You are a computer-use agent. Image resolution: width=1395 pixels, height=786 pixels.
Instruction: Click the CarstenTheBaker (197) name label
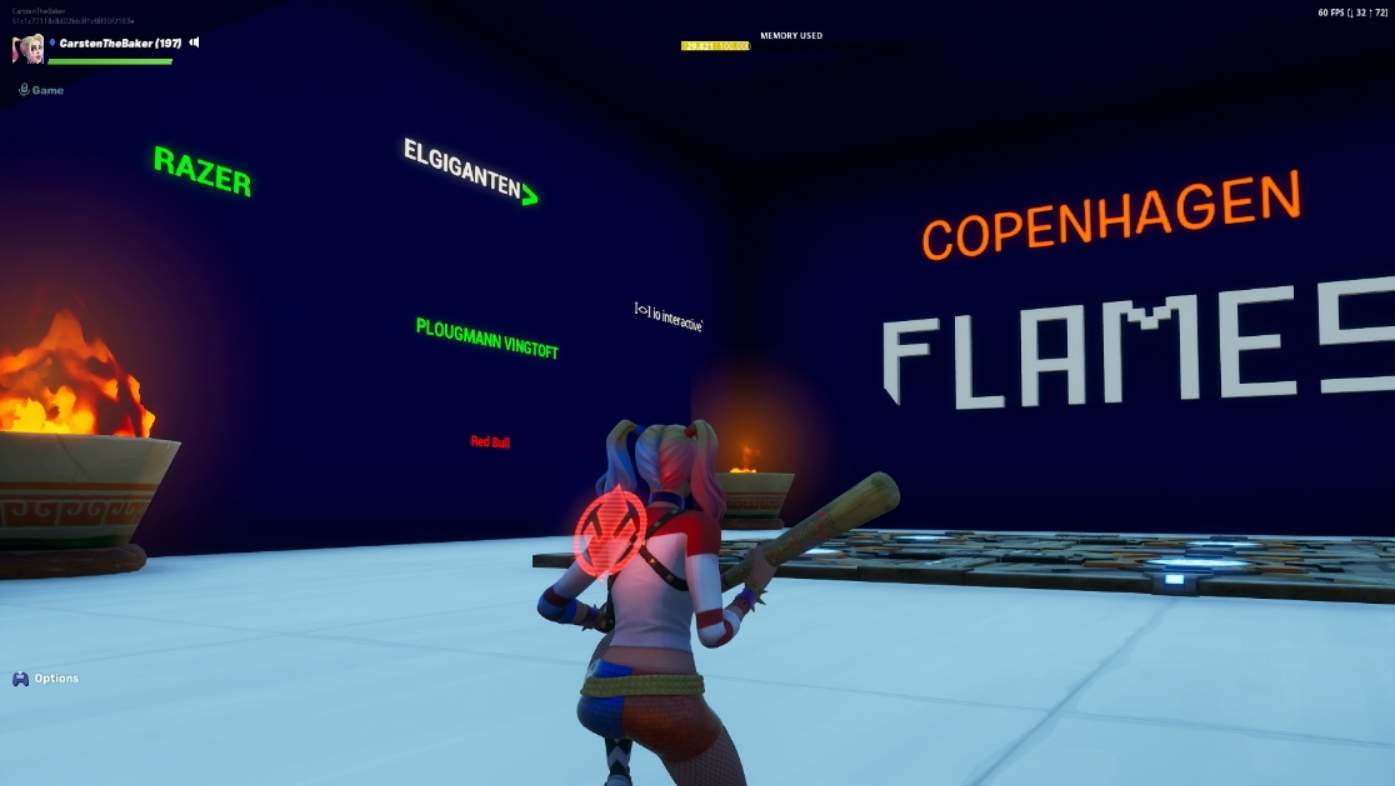coord(120,42)
